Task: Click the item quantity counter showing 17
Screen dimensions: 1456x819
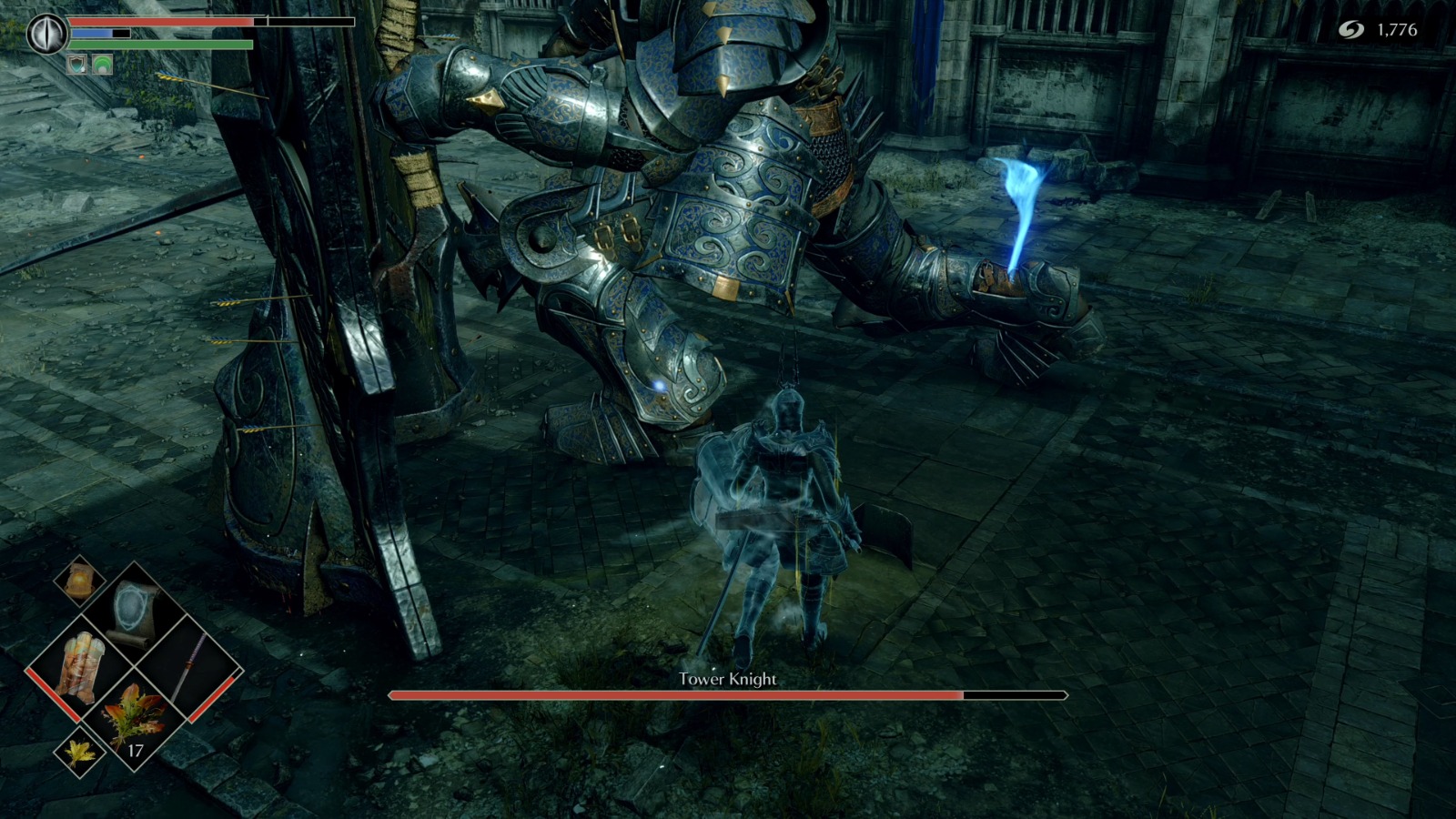Action: (136, 750)
